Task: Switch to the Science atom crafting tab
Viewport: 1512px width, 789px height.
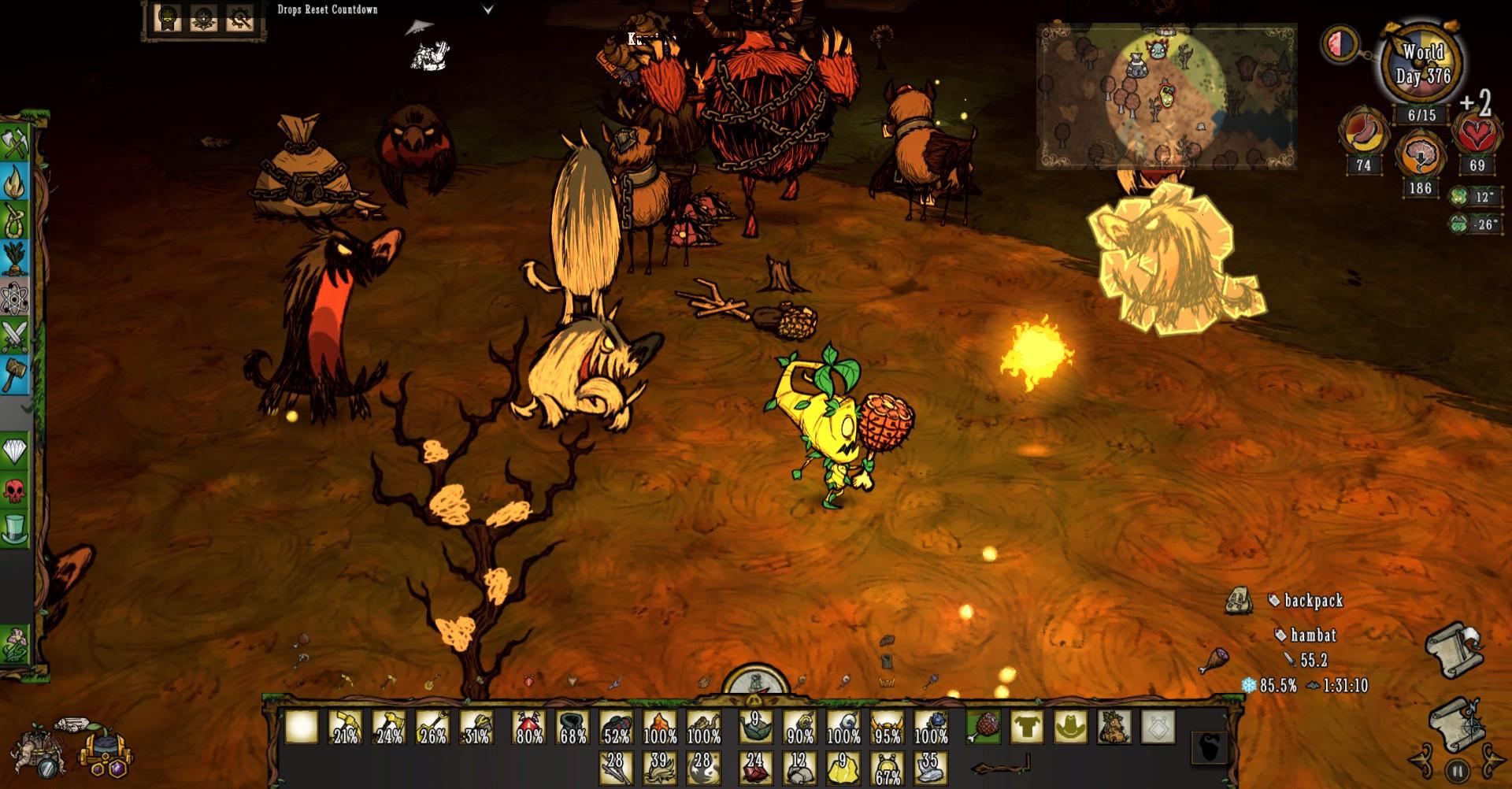Action: [15, 298]
